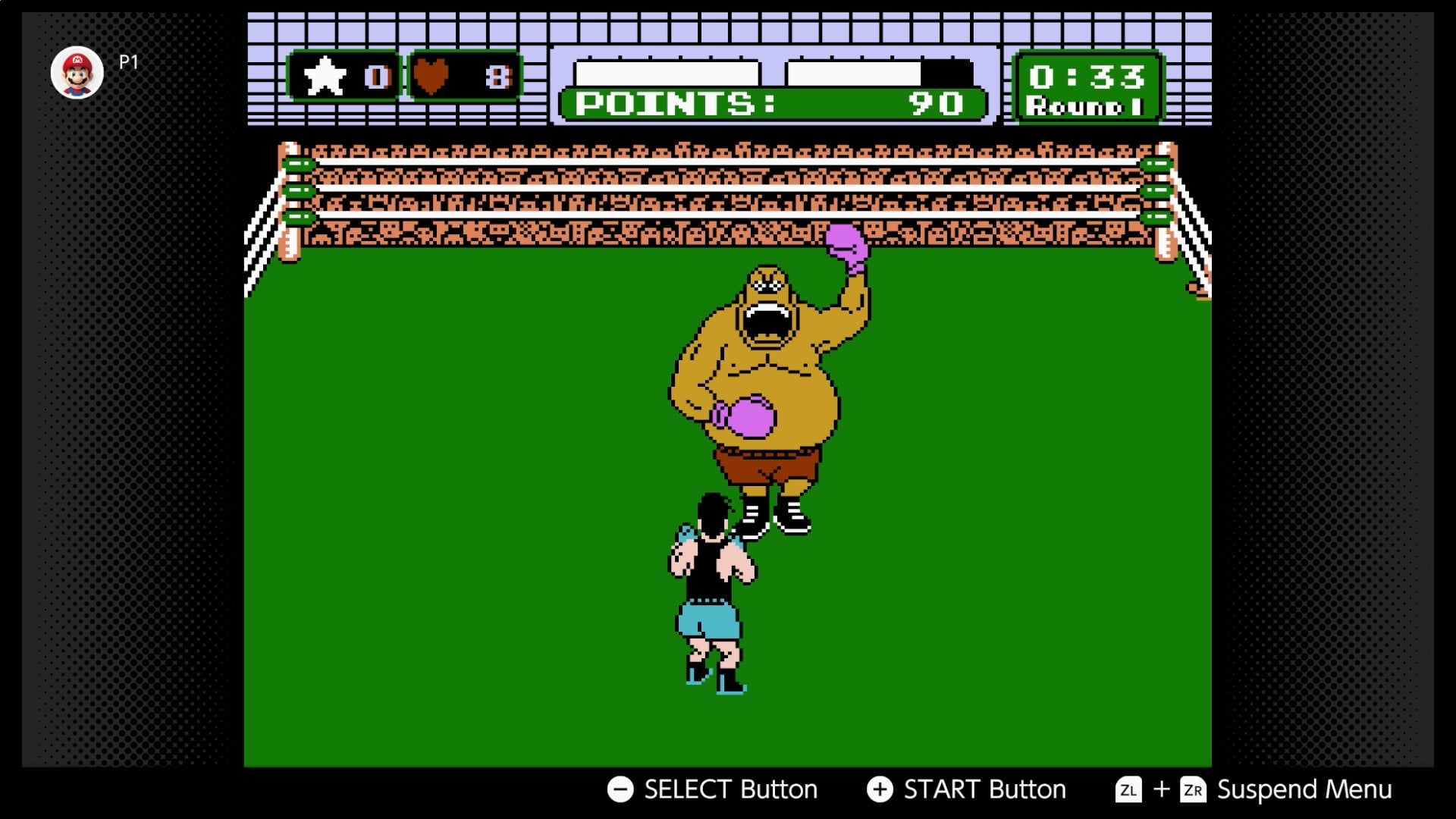This screenshot has height=819, width=1456.
Task: Select the SELECT Button label text
Action: pos(730,789)
